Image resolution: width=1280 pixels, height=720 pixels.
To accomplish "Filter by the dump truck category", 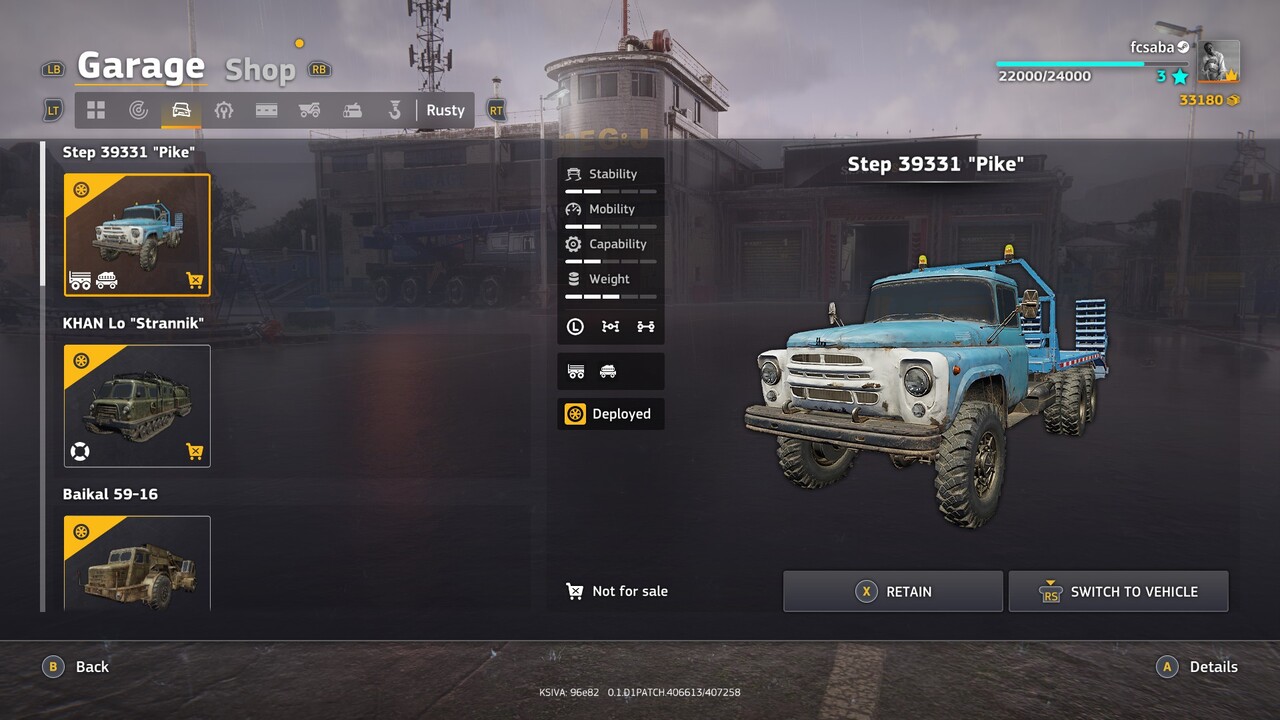I will coord(309,110).
